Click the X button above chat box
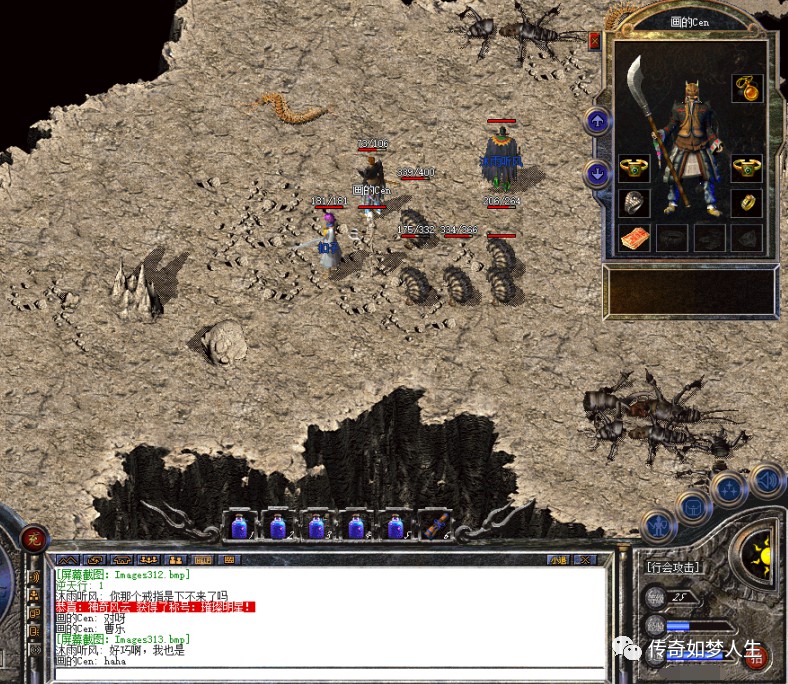 click(584, 560)
